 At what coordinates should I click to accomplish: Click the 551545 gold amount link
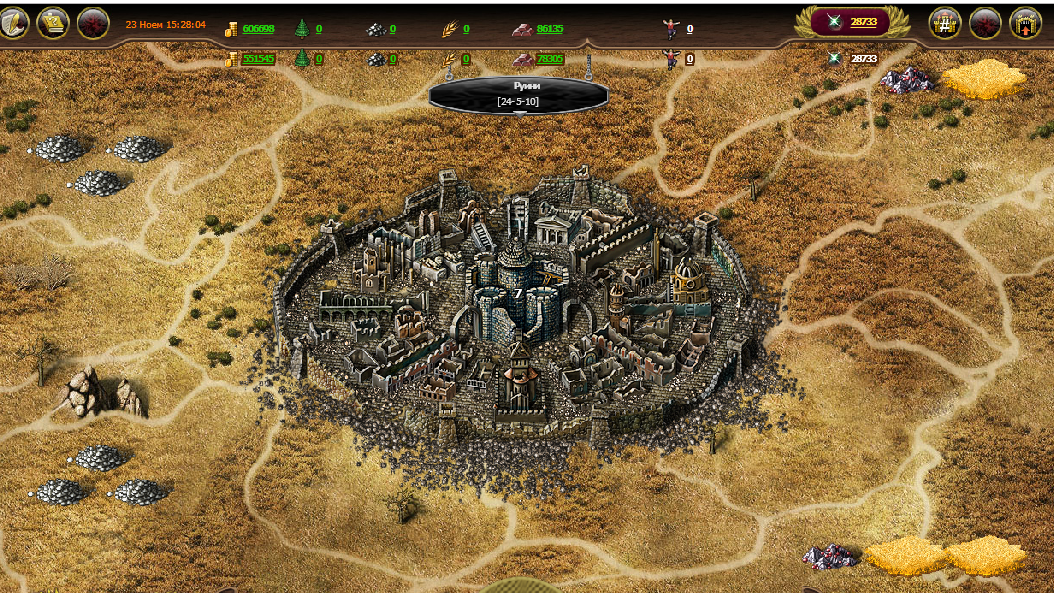coord(258,59)
